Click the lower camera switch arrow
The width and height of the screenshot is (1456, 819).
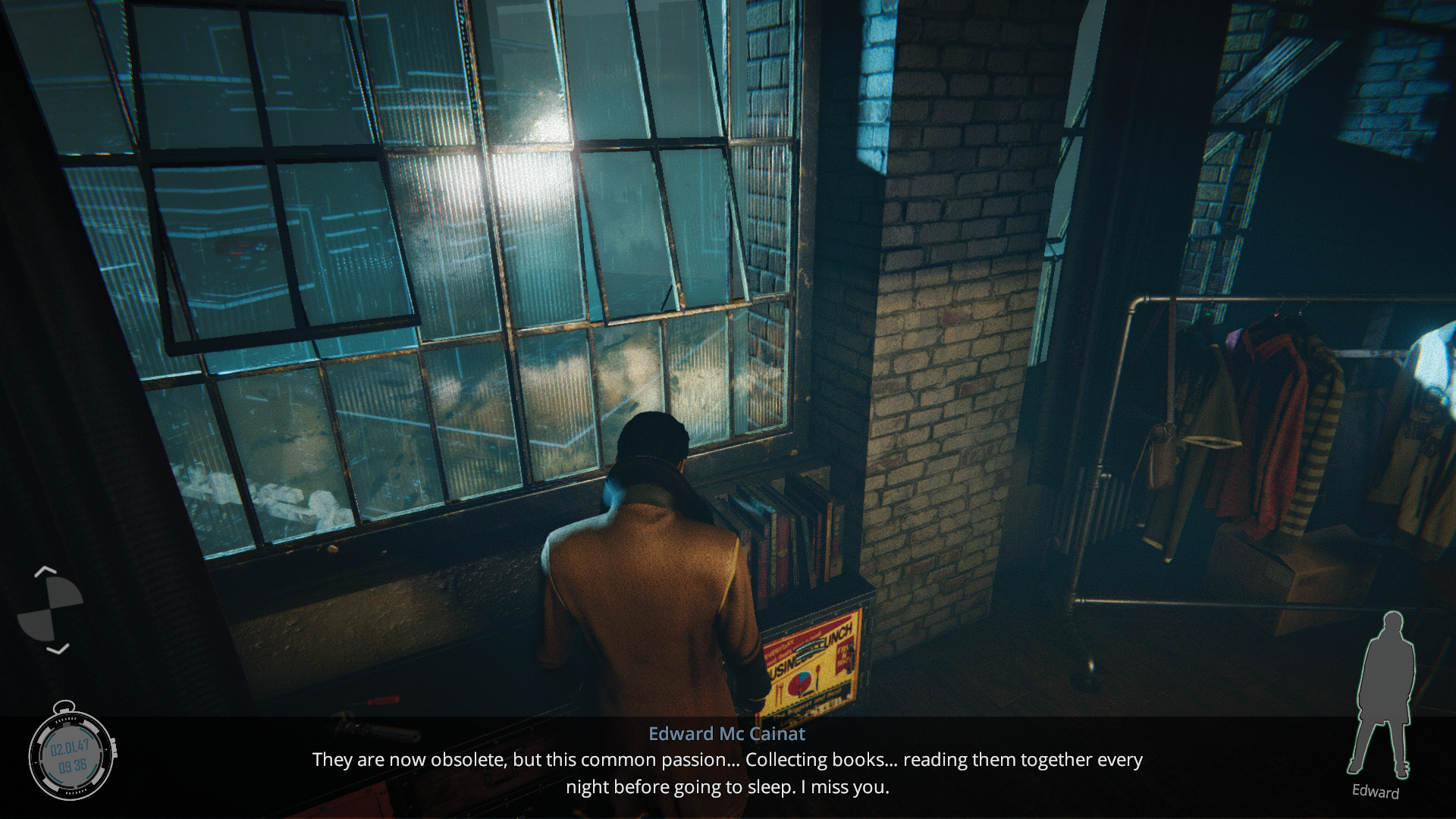[58, 649]
